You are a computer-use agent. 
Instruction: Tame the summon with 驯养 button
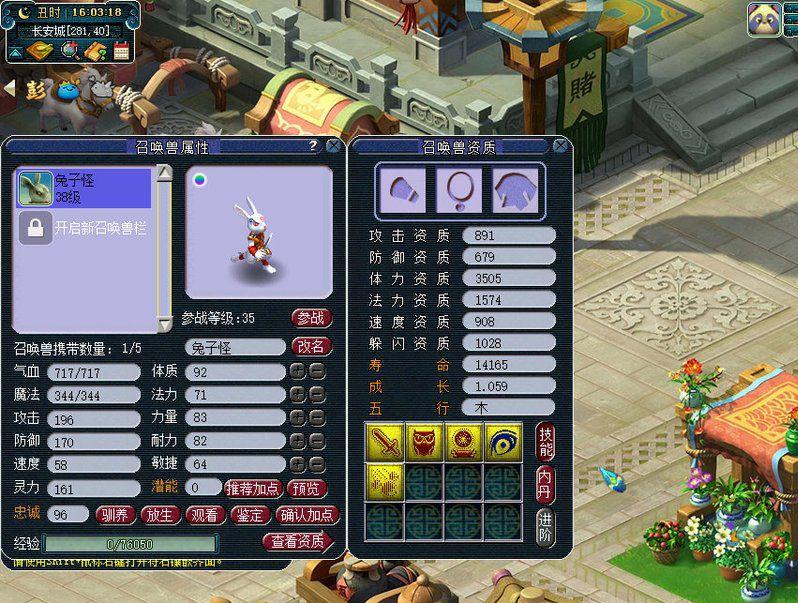115,514
